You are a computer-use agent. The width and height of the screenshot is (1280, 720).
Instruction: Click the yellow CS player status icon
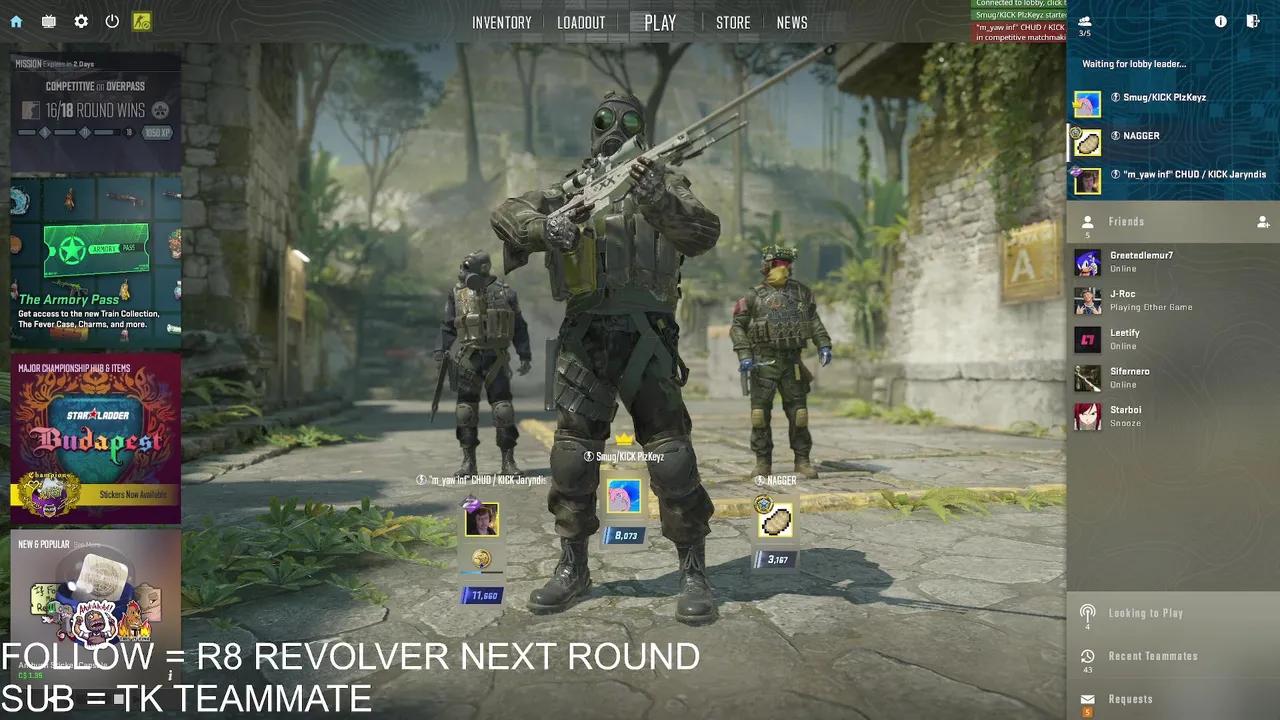click(x=141, y=21)
